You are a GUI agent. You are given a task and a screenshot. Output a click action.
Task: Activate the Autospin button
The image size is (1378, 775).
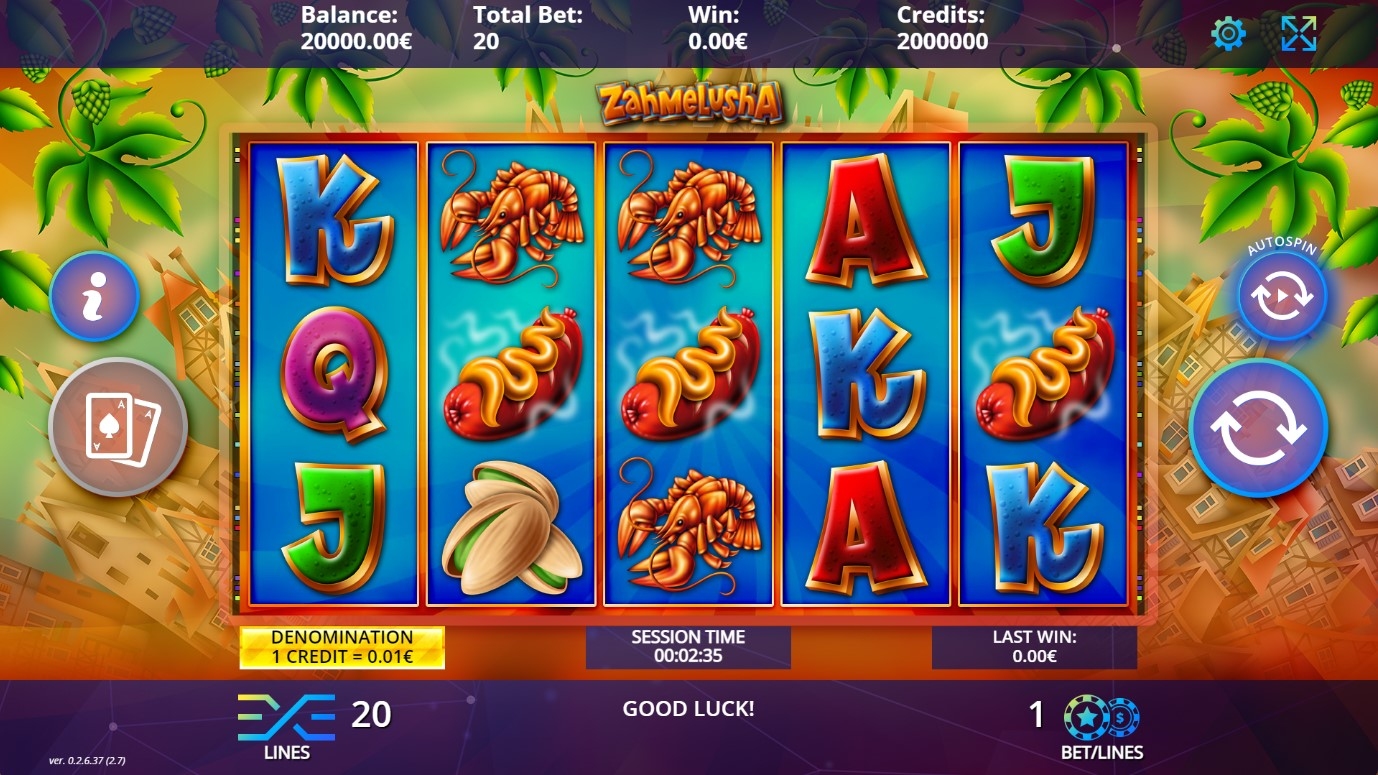tap(1282, 297)
